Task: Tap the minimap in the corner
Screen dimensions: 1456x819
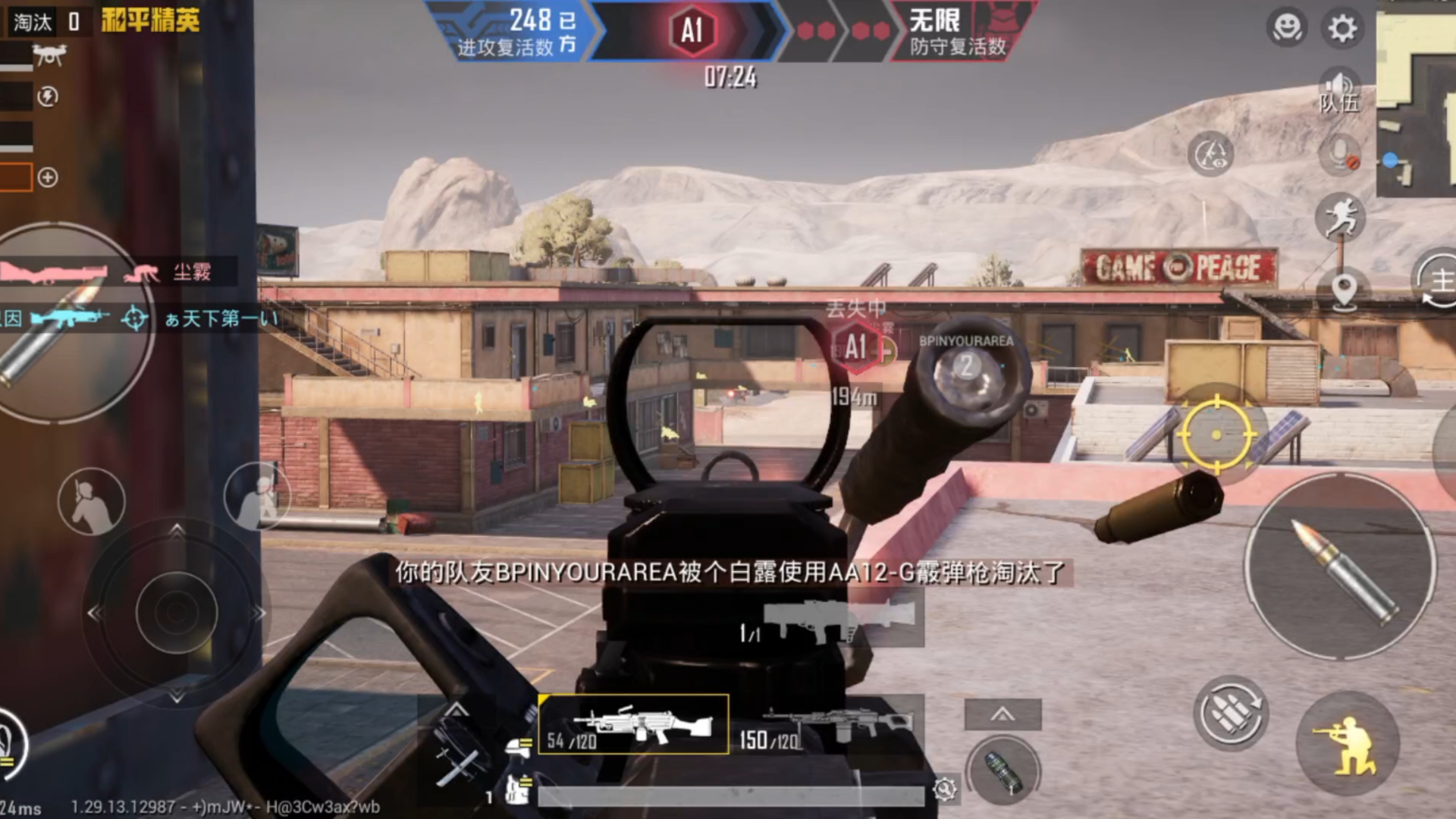Action: [x=1415, y=102]
